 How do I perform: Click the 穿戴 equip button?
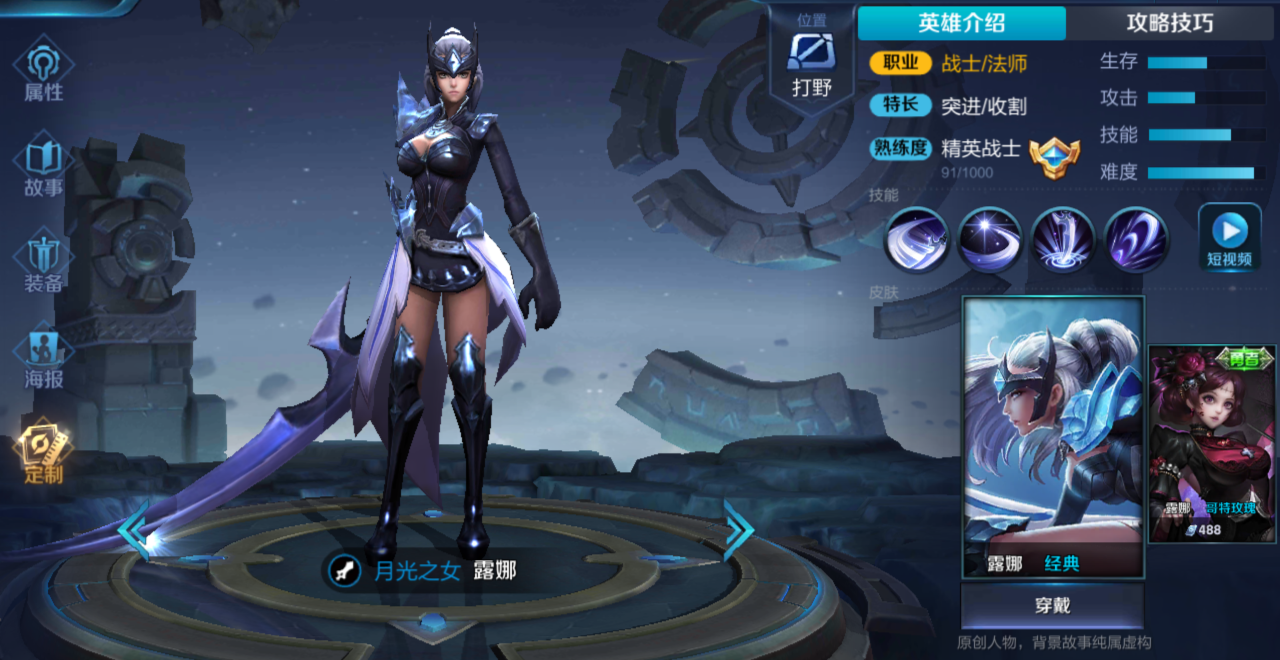click(1052, 606)
